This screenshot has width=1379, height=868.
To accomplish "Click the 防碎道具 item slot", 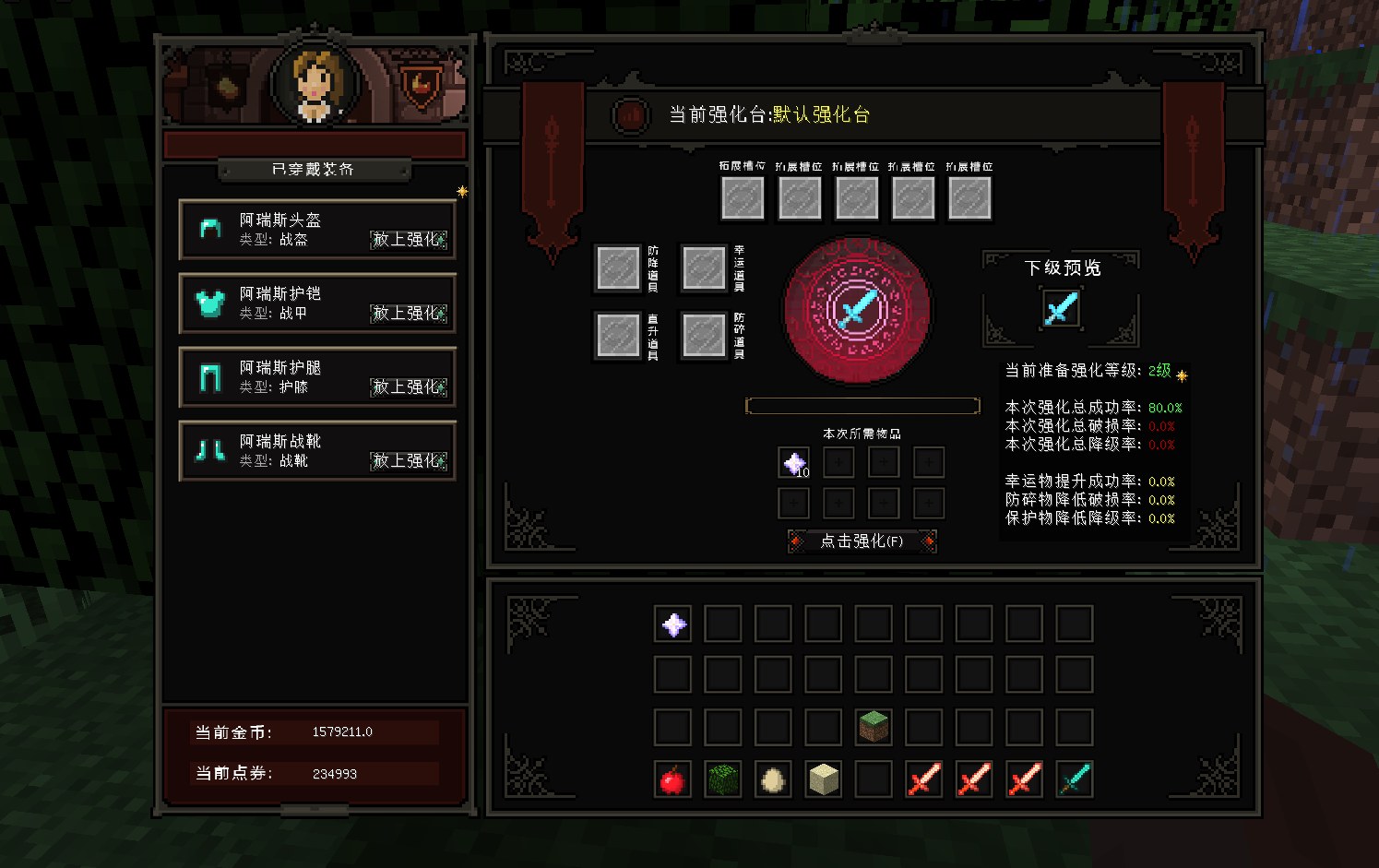I will pyautogui.click(x=704, y=336).
